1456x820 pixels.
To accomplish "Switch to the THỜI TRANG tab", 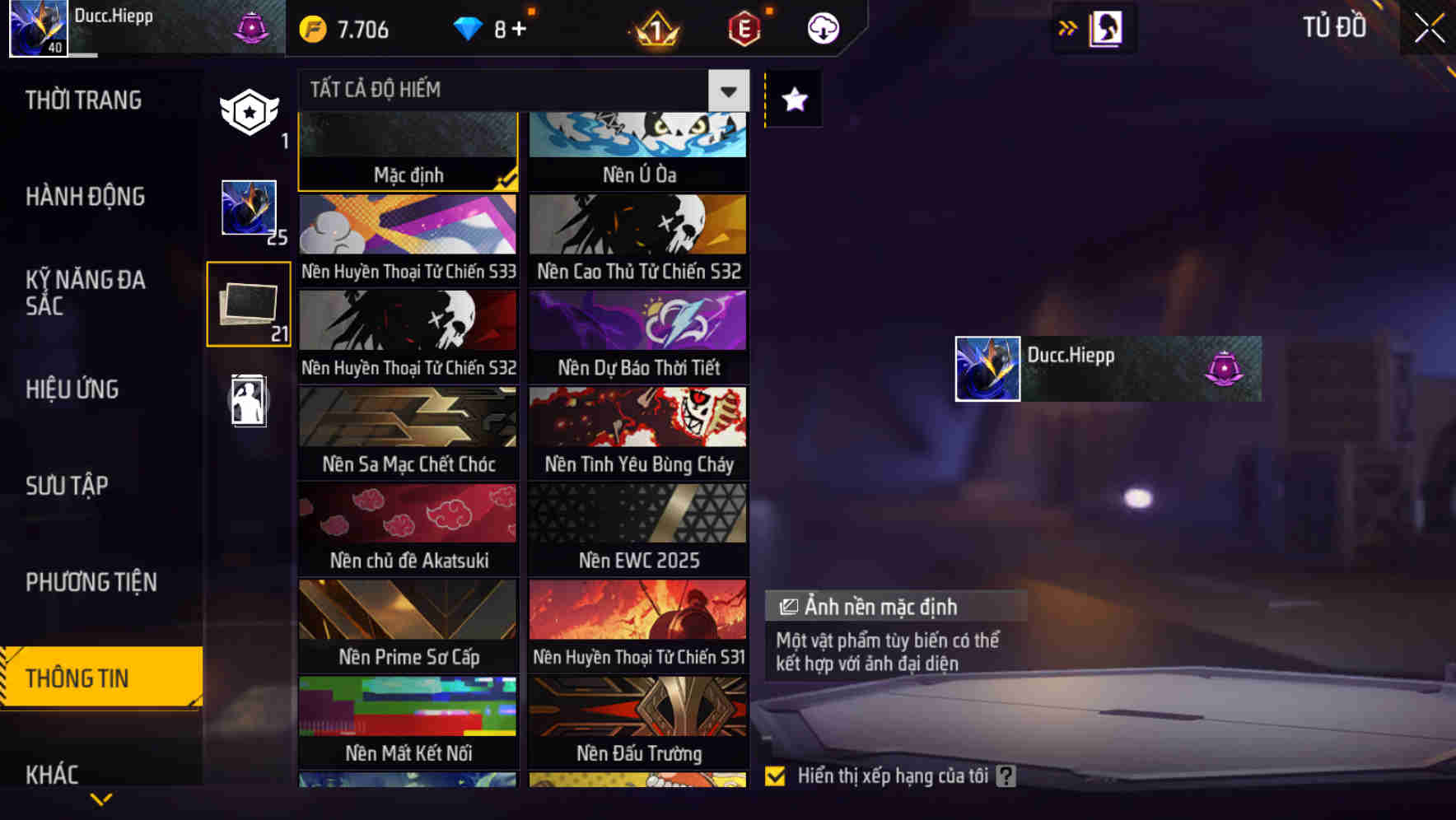I will (82, 100).
